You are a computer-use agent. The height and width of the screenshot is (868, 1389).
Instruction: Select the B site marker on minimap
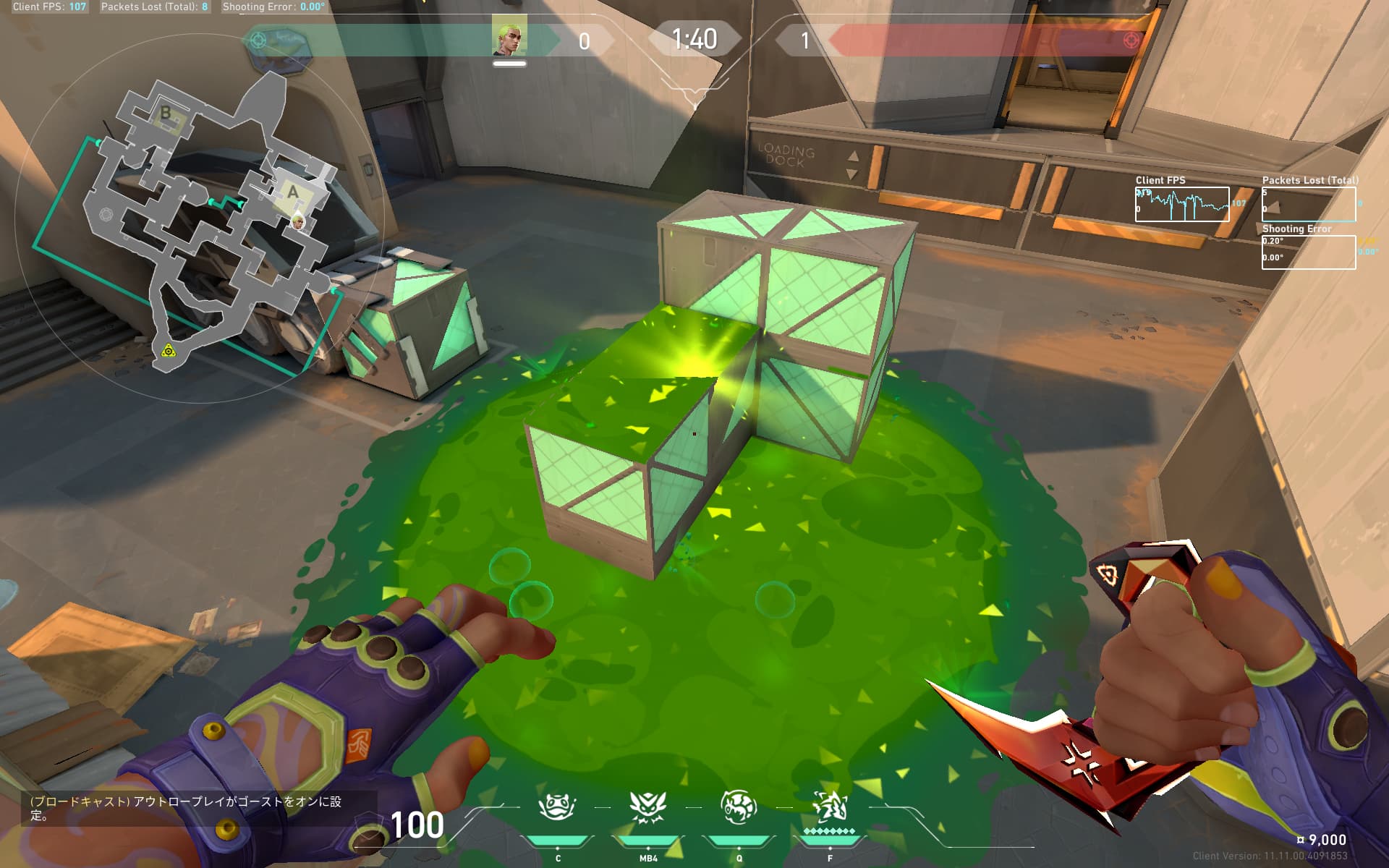[166, 114]
